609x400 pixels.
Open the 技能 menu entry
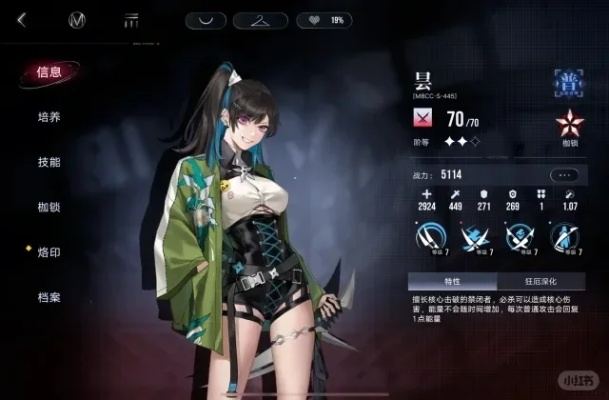pyautogui.click(x=49, y=162)
